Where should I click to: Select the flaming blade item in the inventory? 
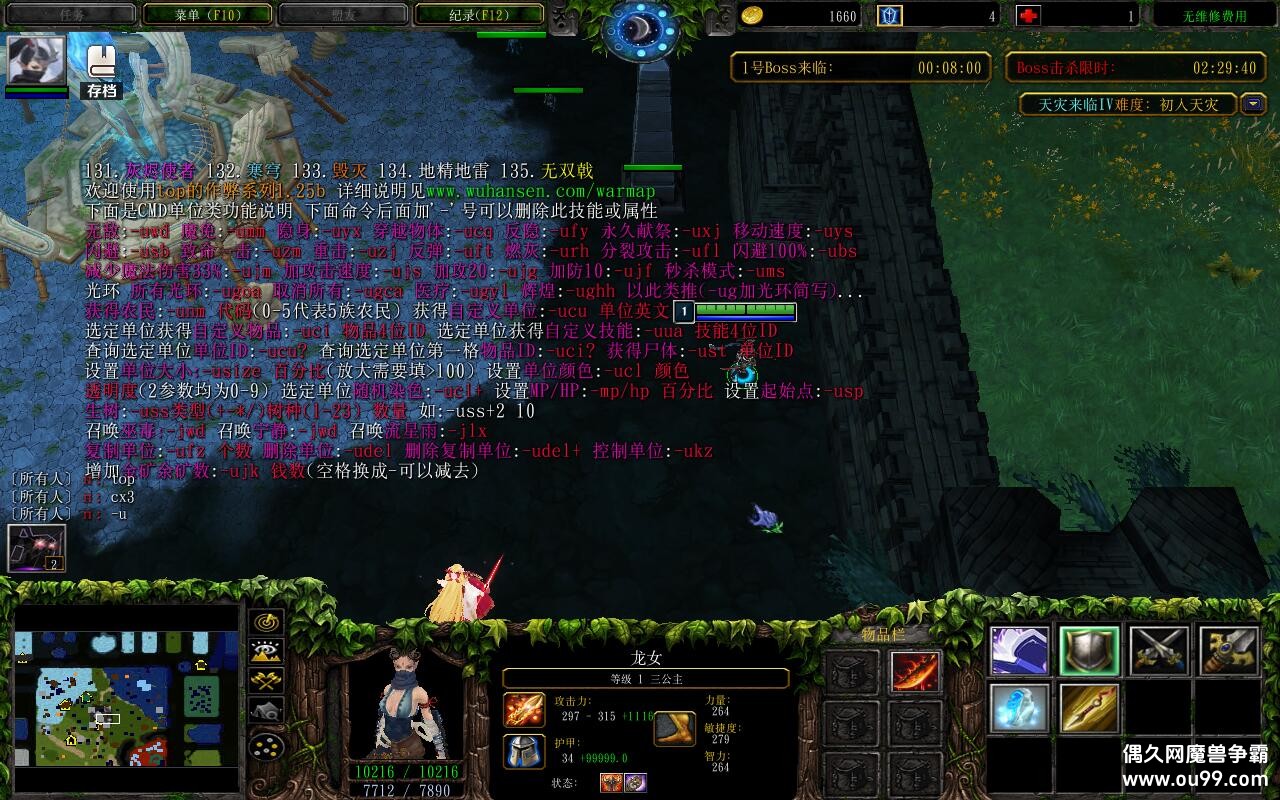pyautogui.click(x=915, y=673)
